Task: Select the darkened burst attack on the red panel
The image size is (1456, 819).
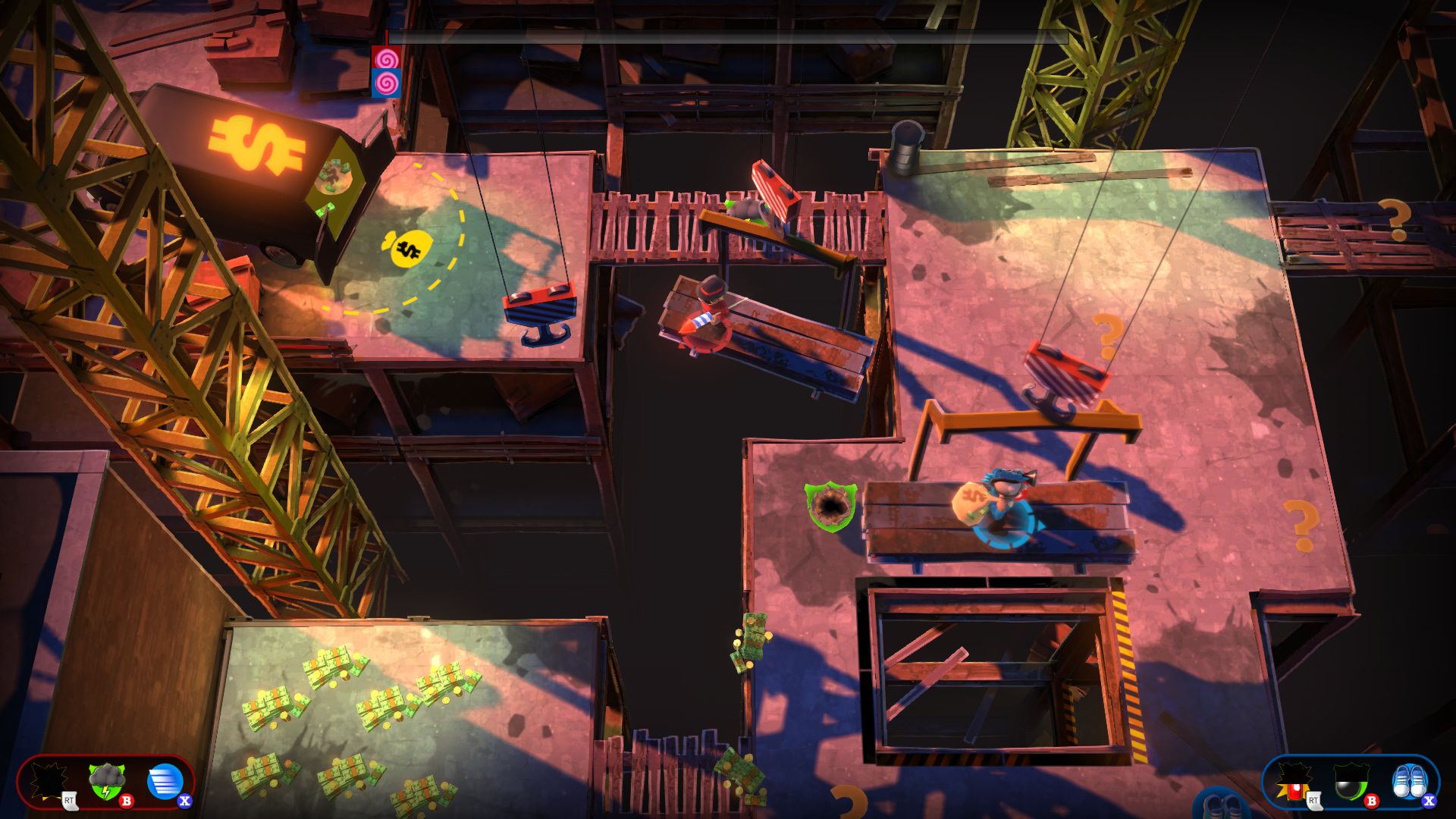Action: (x=50, y=782)
